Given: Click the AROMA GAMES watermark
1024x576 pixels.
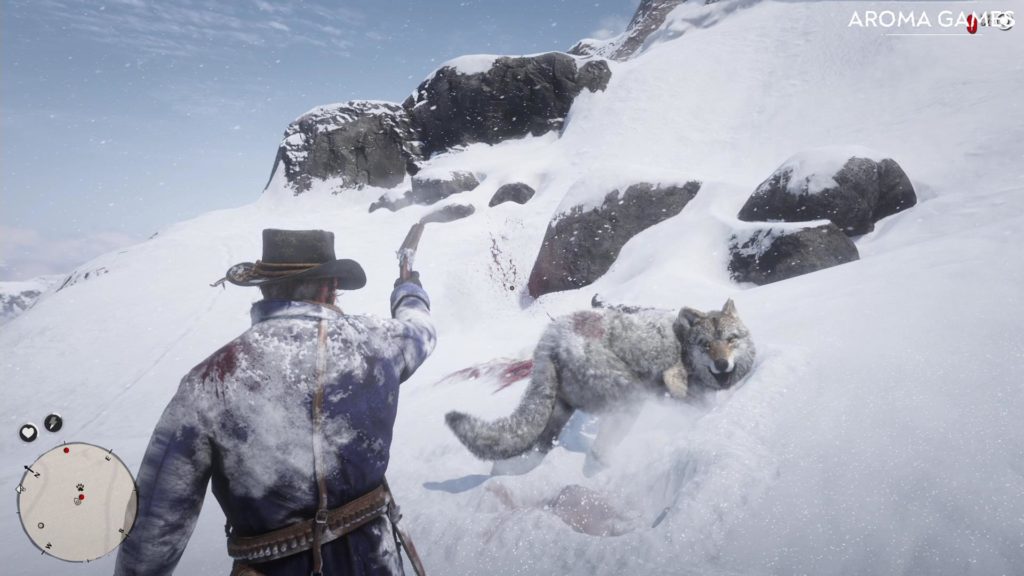Looking at the screenshot, I should (x=928, y=19).
